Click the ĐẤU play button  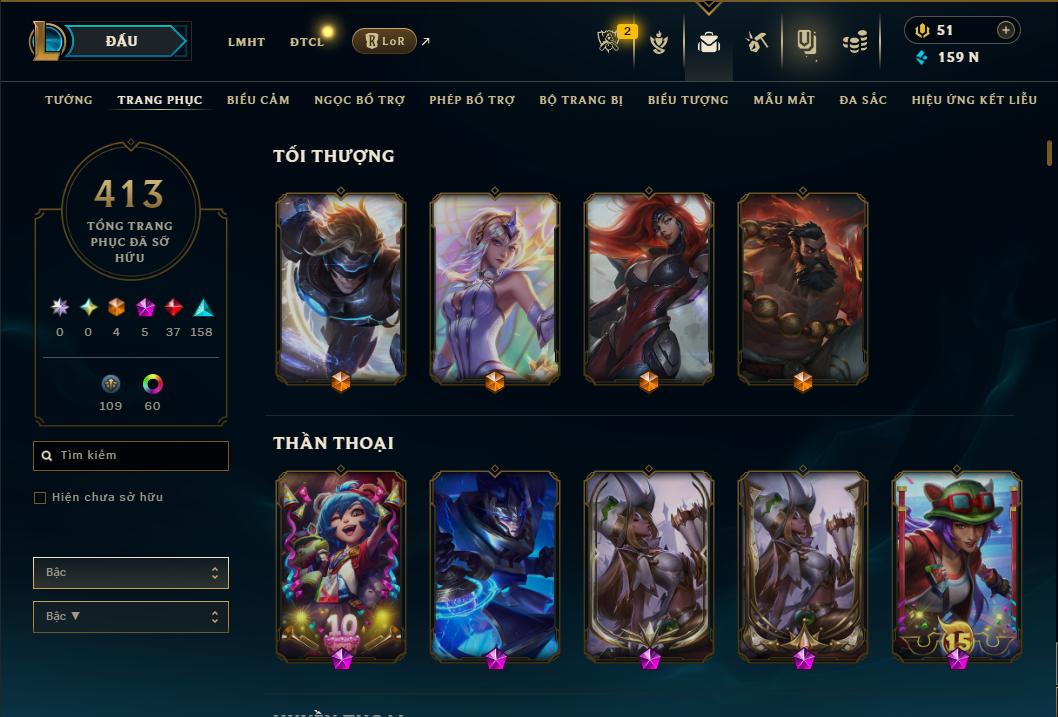[x=122, y=41]
